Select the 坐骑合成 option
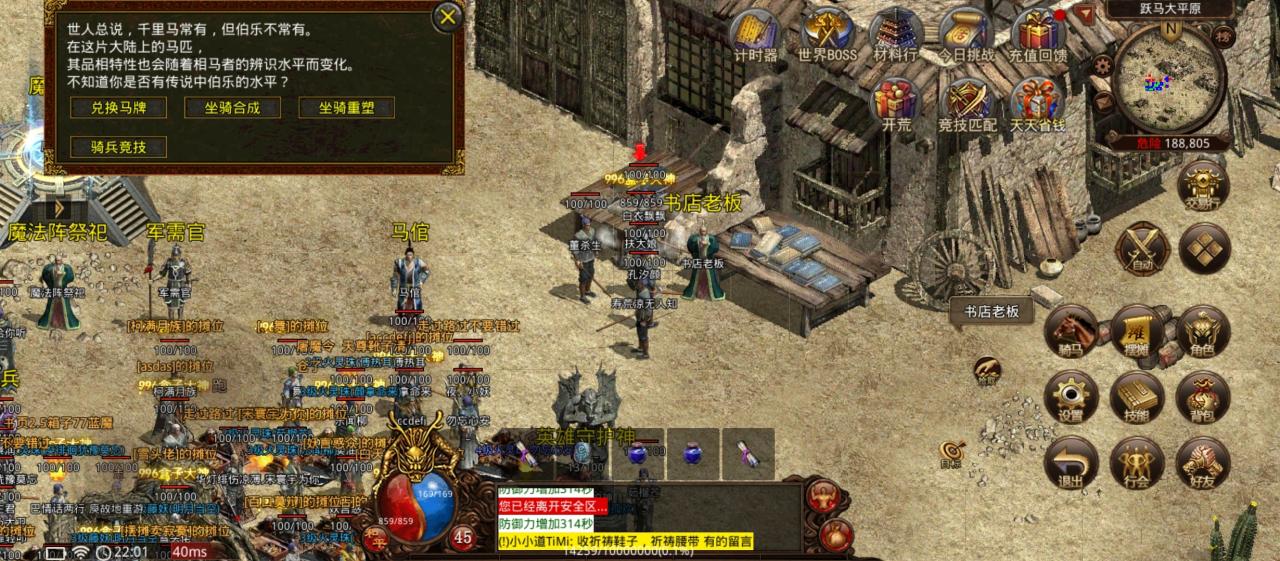Image resolution: width=1280 pixels, height=561 pixels. tap(232, 108)
